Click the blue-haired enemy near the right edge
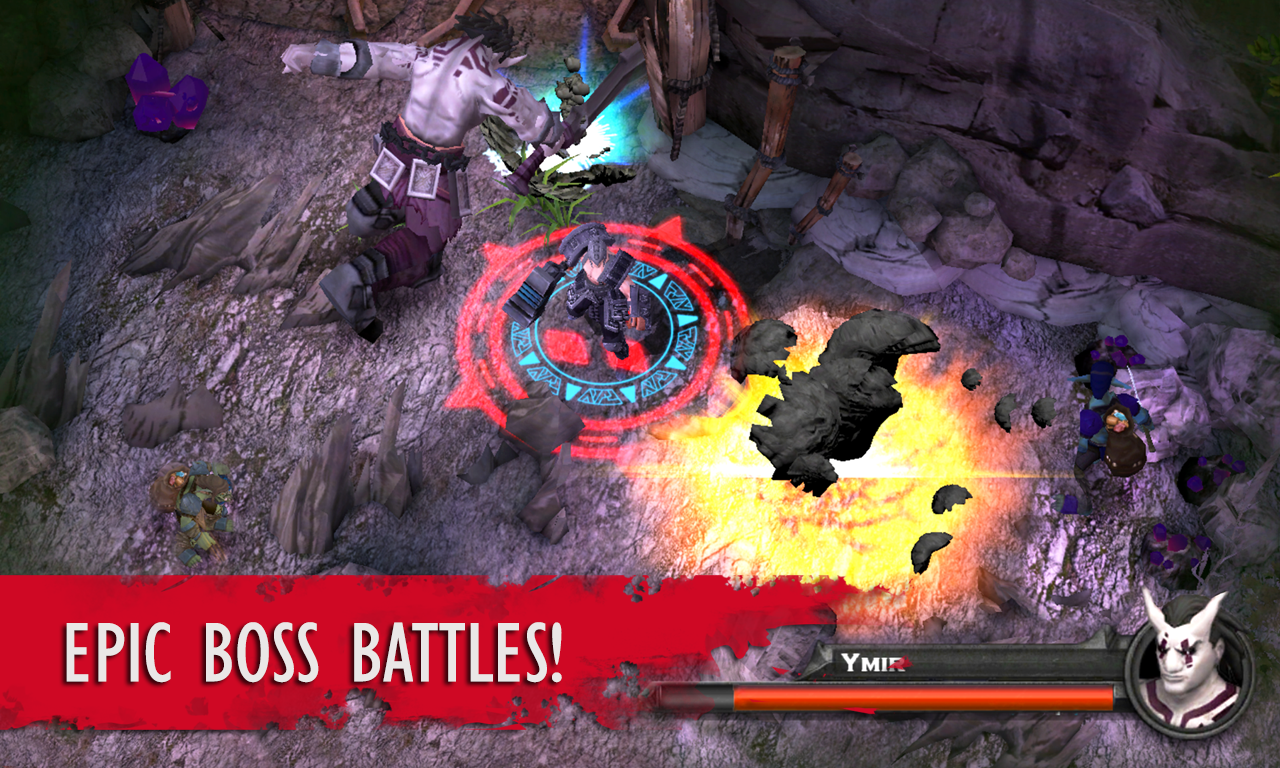The width and height of the screenshot is (1280, 768). [1120, 420]
